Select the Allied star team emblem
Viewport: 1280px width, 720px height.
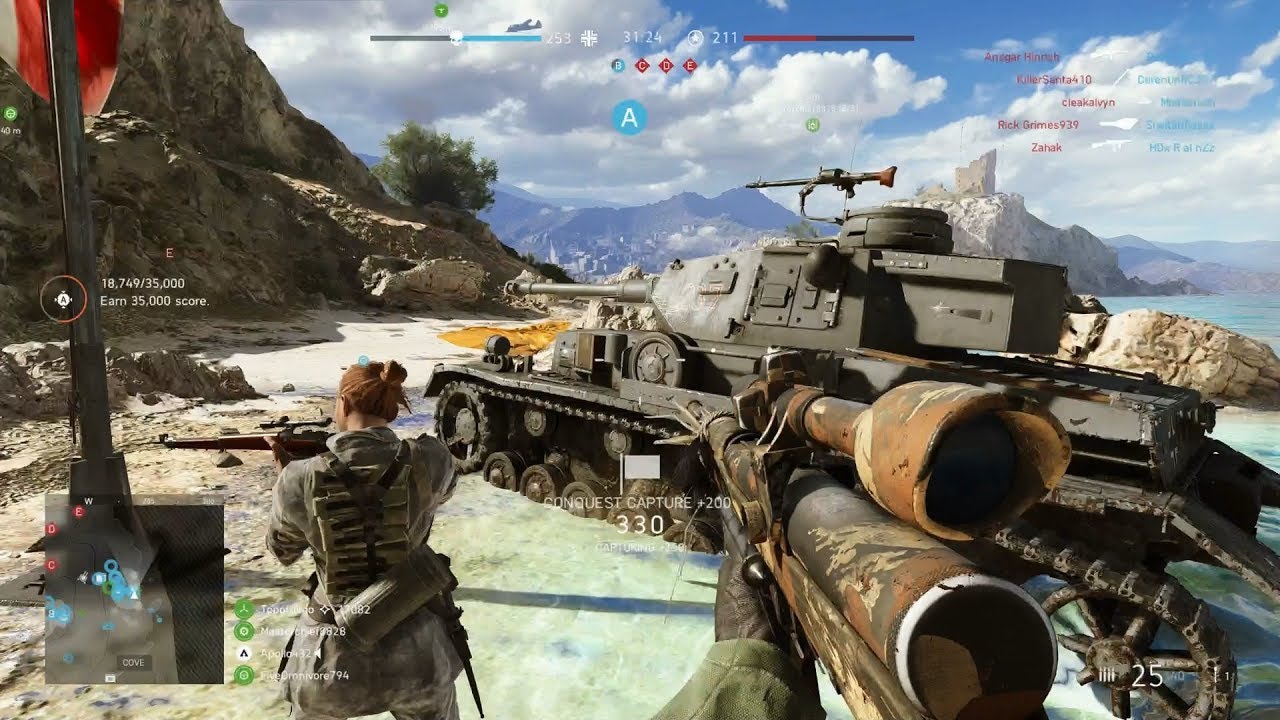point(695,37)
